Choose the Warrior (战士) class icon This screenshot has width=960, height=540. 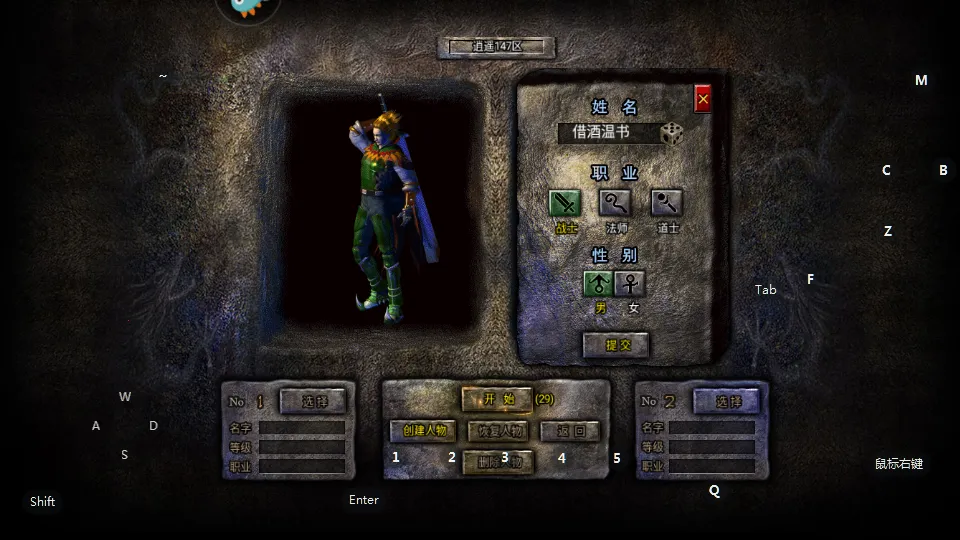click(x=565, y=204)
